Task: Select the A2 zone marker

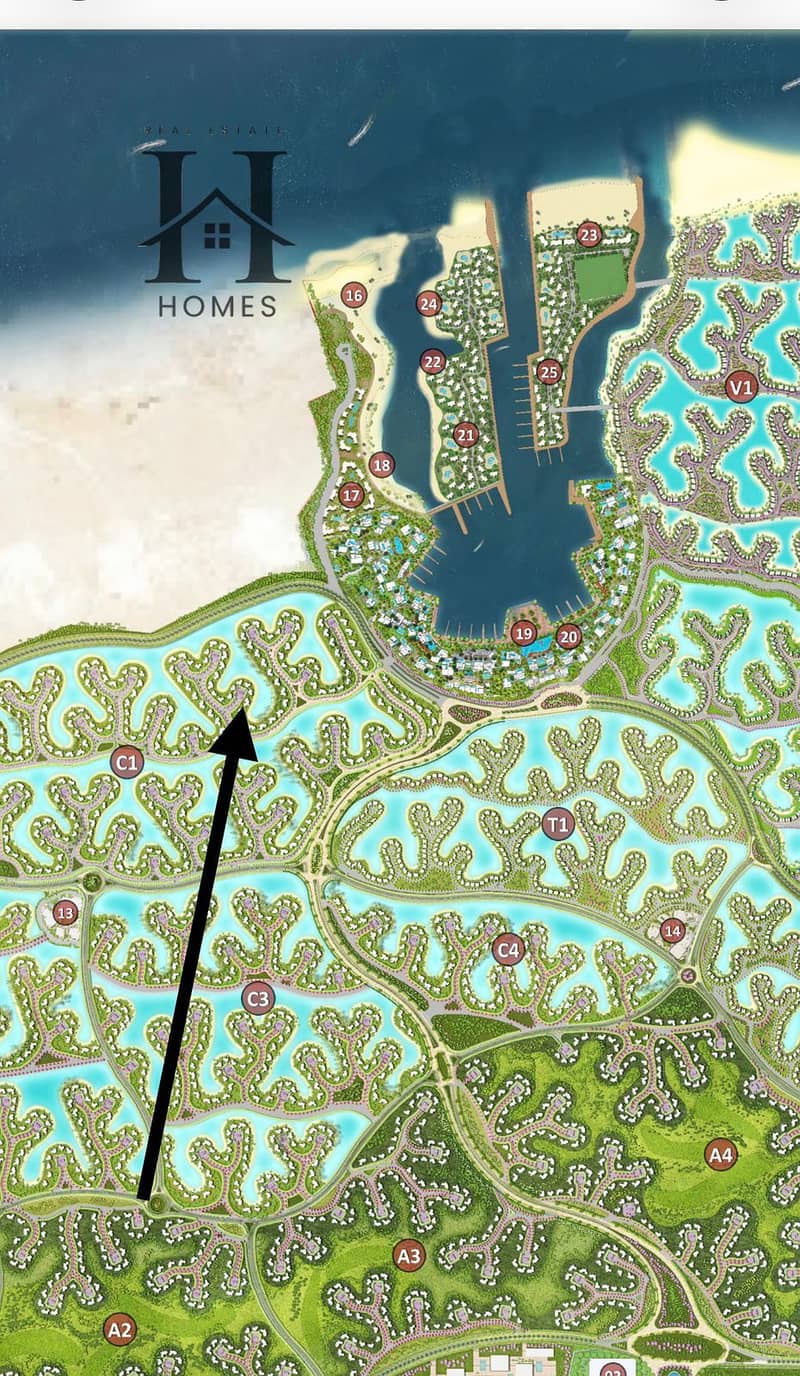Action: 119,1329
